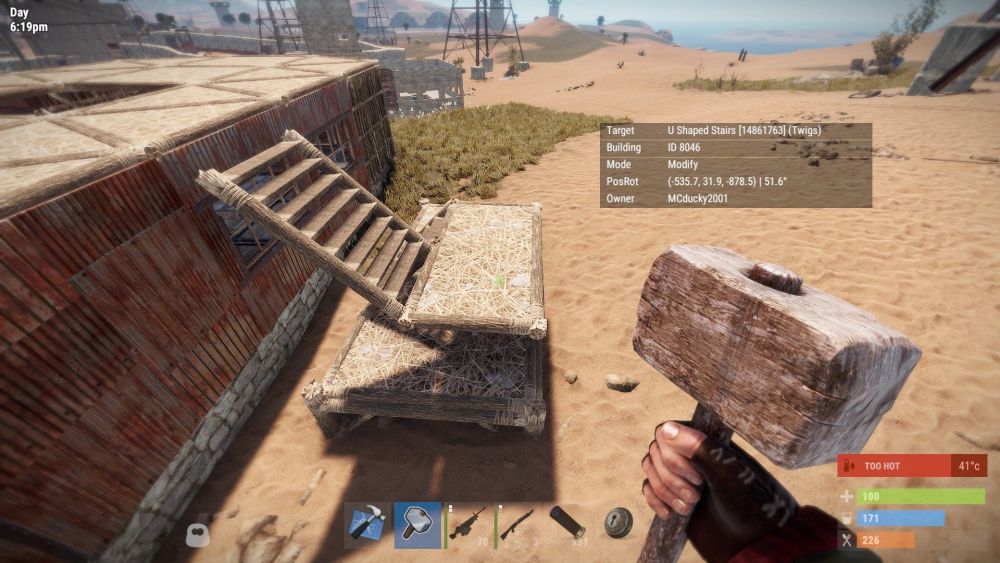The height and width of the screenshot is (563, 1000).
Task: Equip the shotgun in the hotbar
Action: [x=517, y=524]
